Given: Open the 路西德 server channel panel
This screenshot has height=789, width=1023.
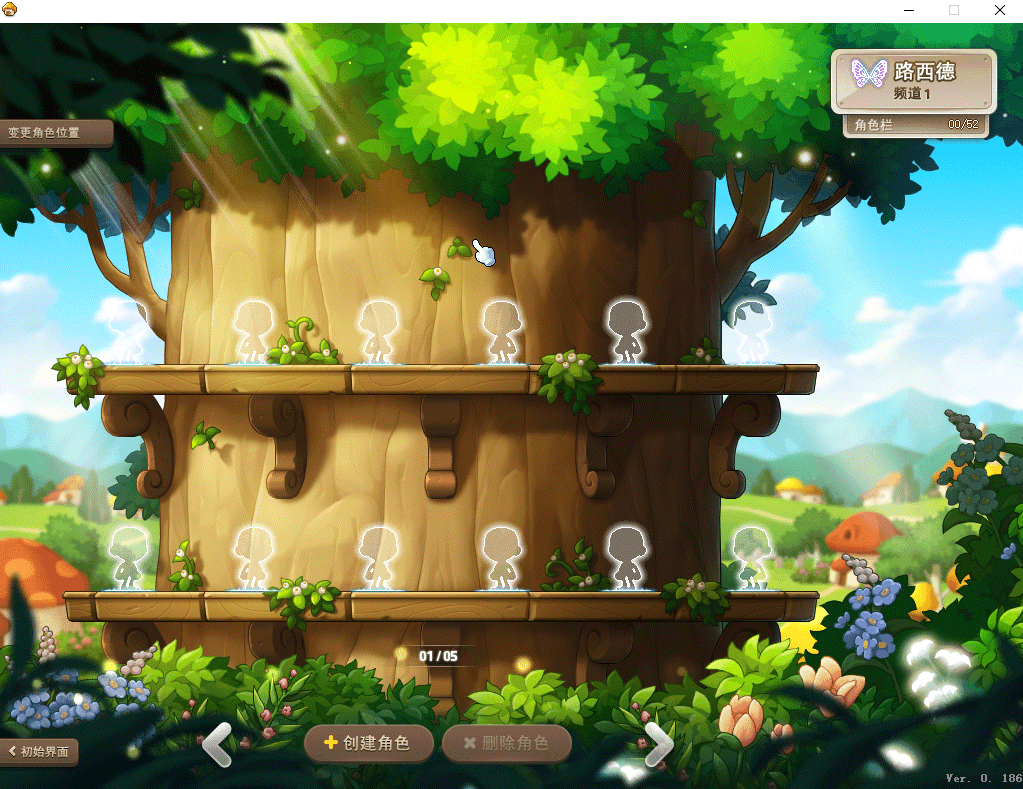Looking at the screenshot, I should click(914, 81).
